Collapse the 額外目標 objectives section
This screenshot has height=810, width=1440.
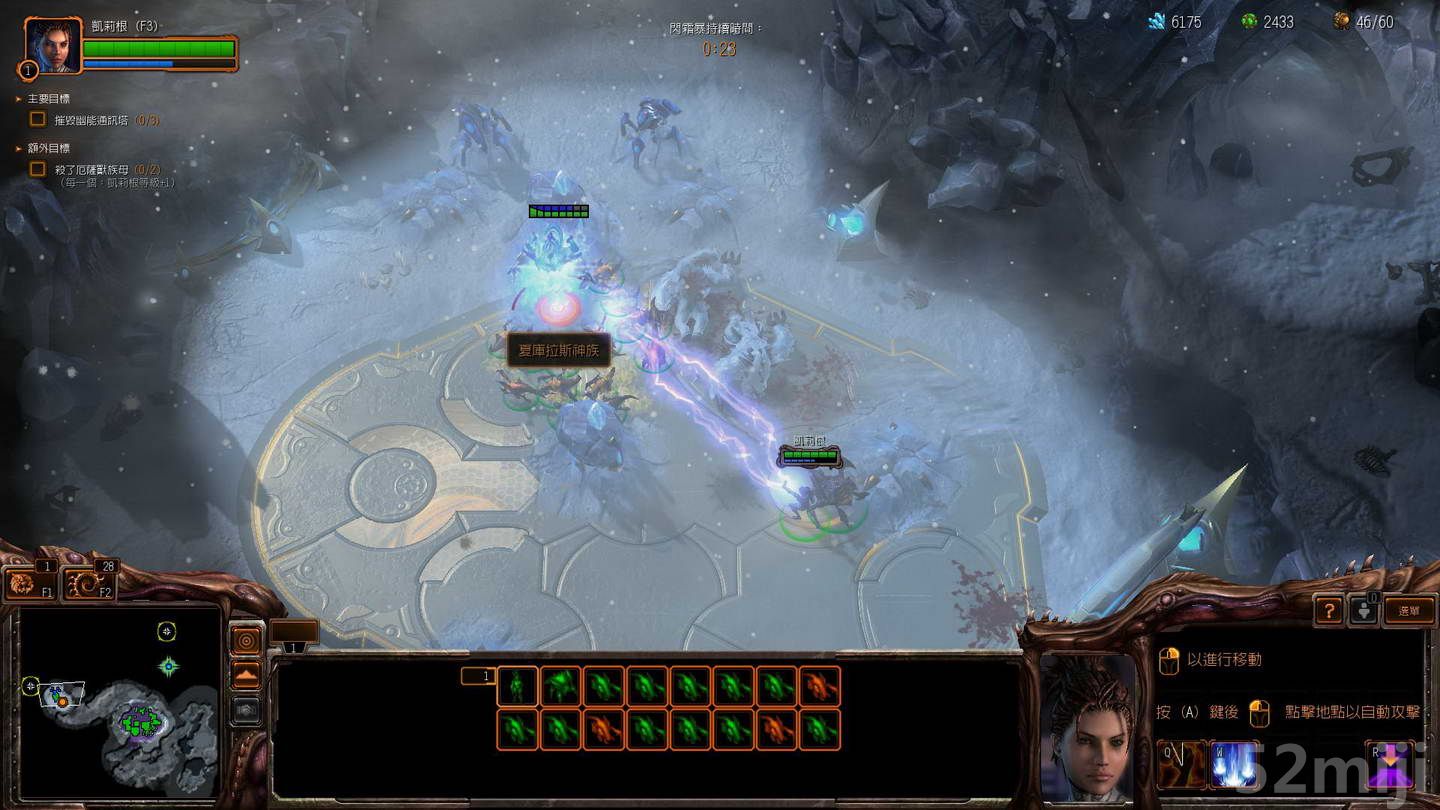[16, 148]
